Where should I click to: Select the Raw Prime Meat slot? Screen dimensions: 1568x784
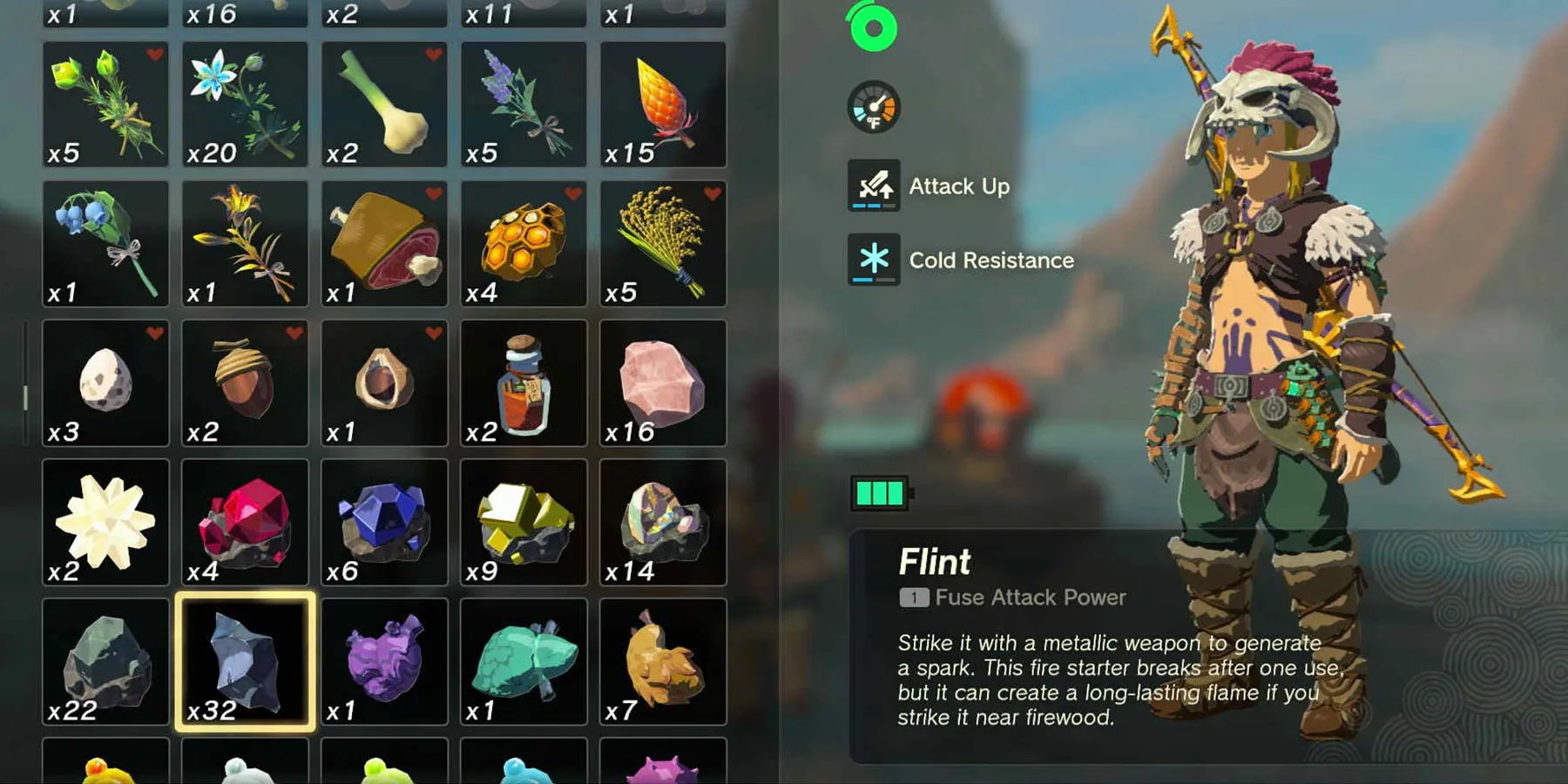pos(384,244)
